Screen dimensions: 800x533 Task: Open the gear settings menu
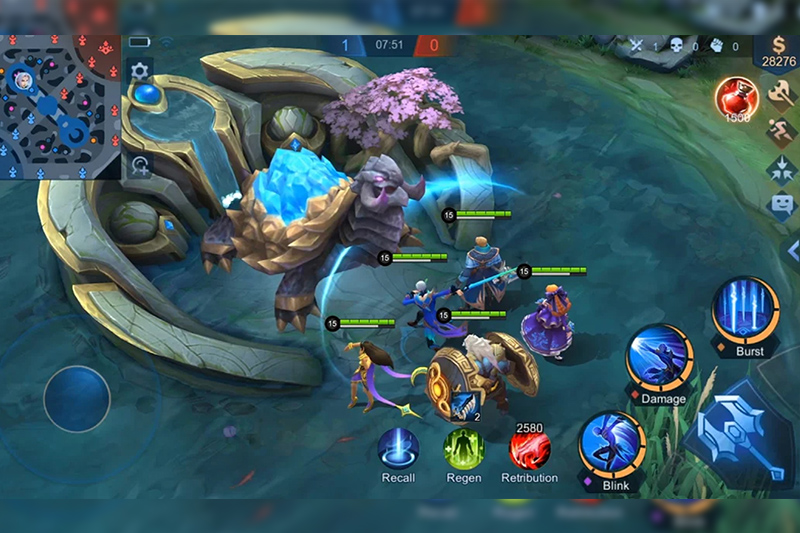point(139,70)
